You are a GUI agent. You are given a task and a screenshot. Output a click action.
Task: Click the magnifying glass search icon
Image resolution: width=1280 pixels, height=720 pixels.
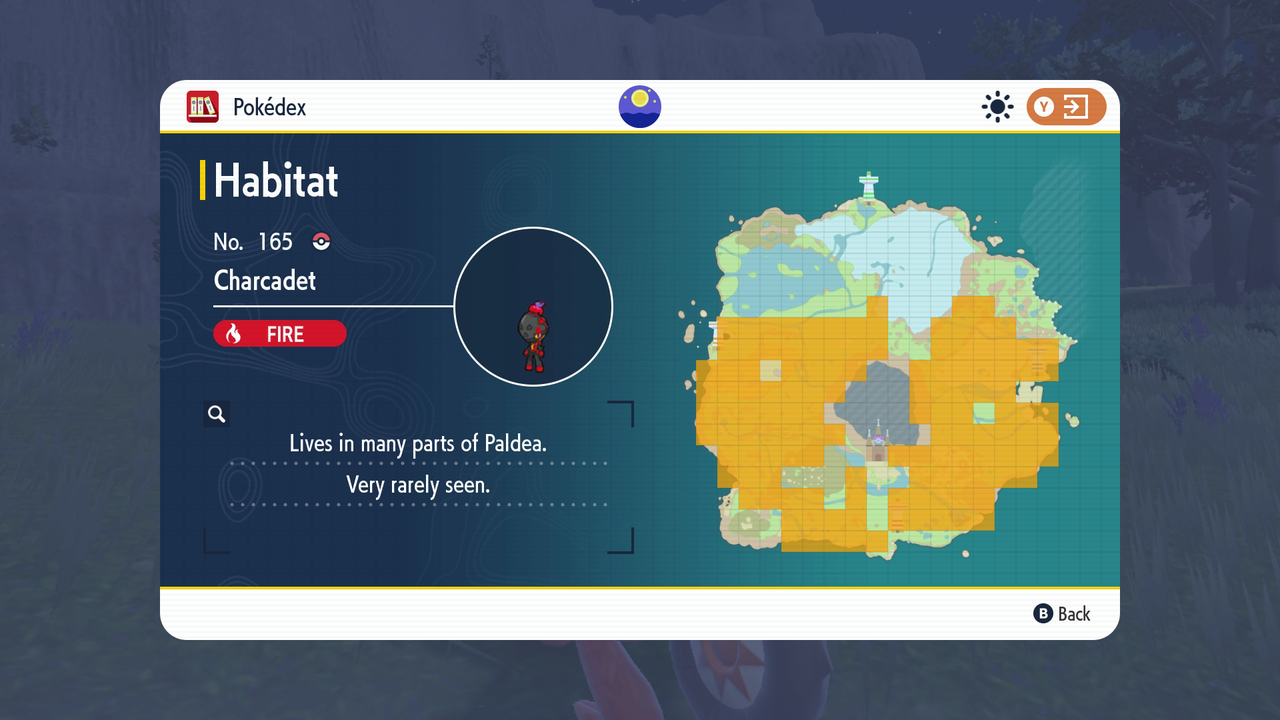pyautogui.click(x=216, y=413)
